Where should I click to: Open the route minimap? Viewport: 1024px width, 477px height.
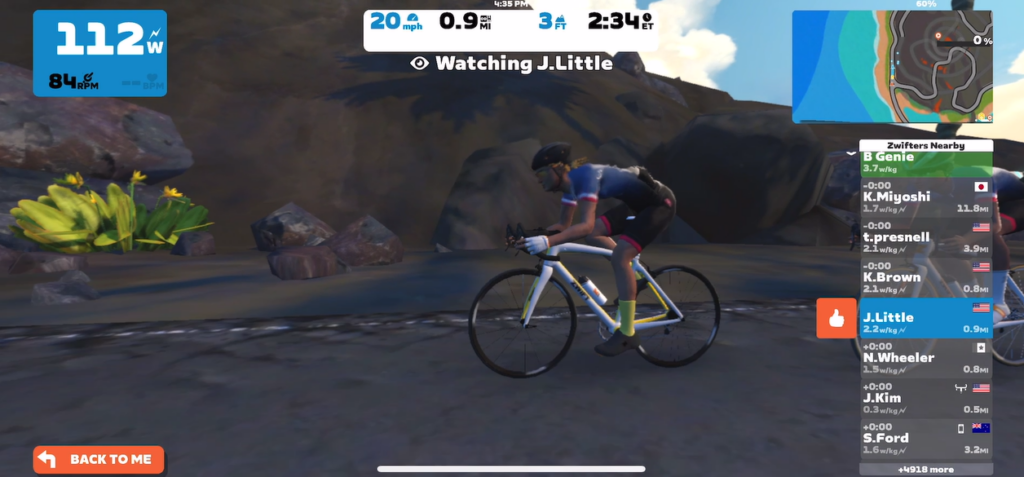point(892,66)
